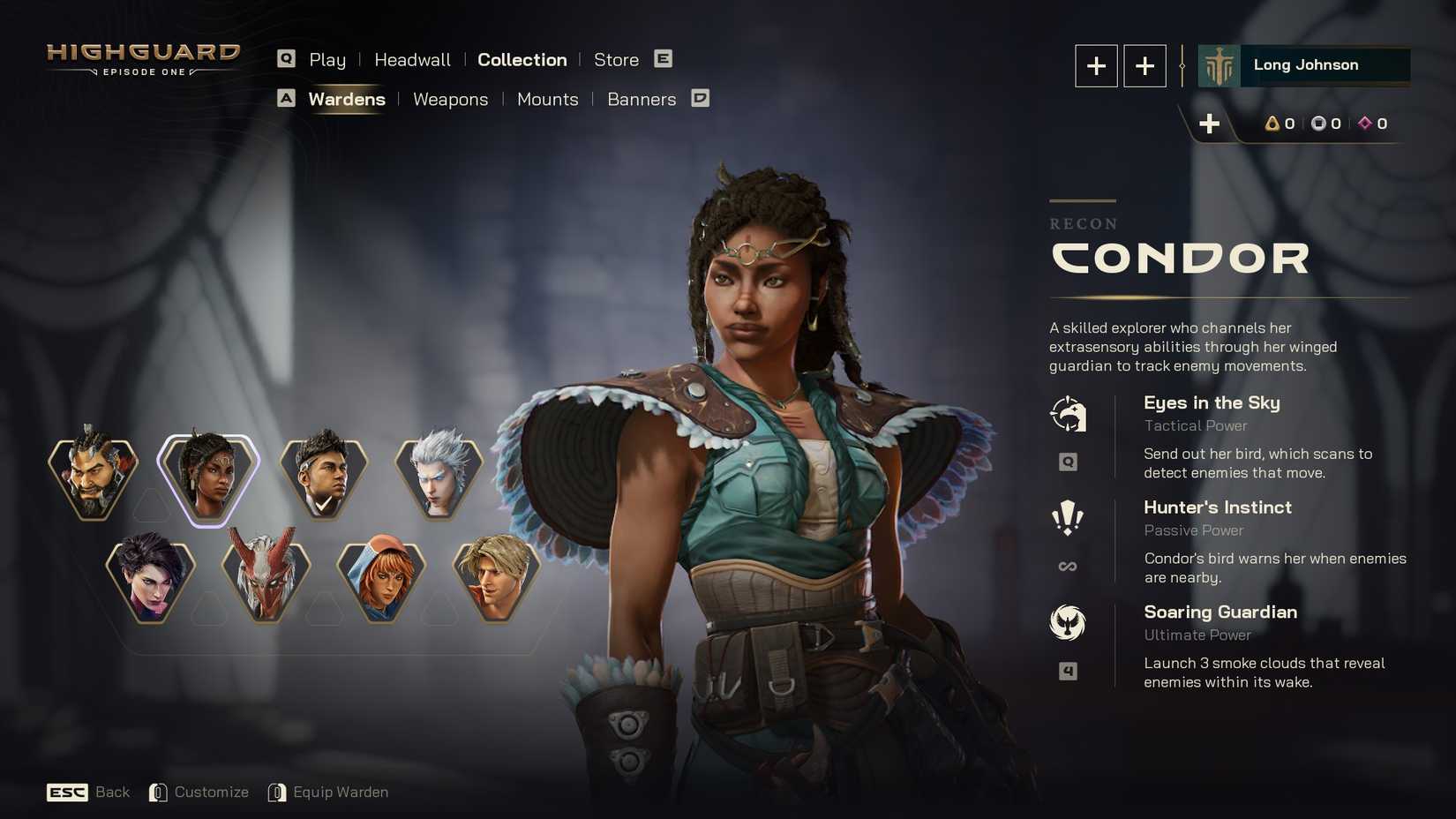Switch to the Weapons tab

tap(450, 99)
